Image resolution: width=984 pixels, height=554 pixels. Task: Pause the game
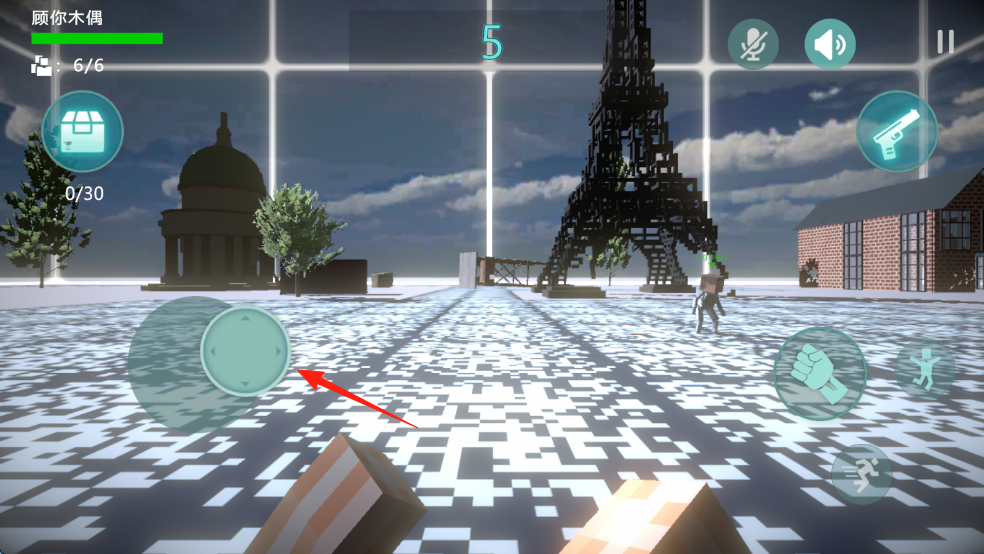945,41
